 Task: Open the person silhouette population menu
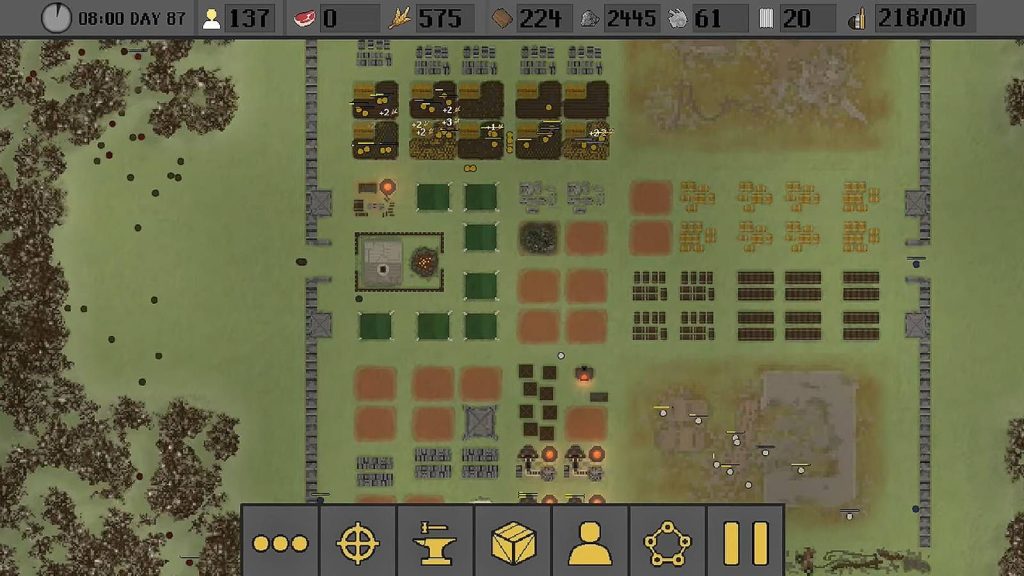pos(590,543)
